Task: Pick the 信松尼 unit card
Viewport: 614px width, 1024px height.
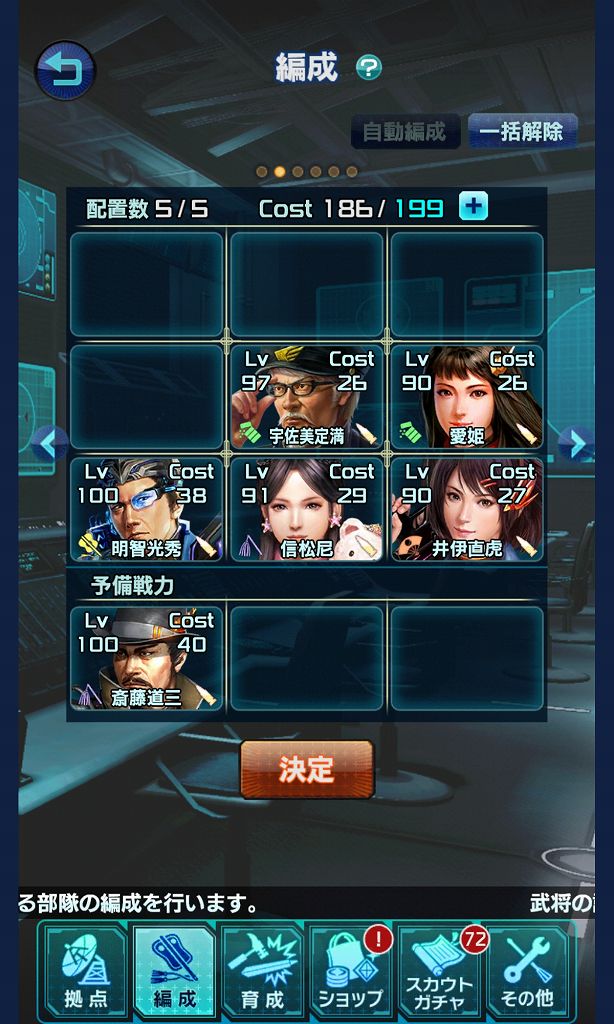Action: [x=307, y=508]
